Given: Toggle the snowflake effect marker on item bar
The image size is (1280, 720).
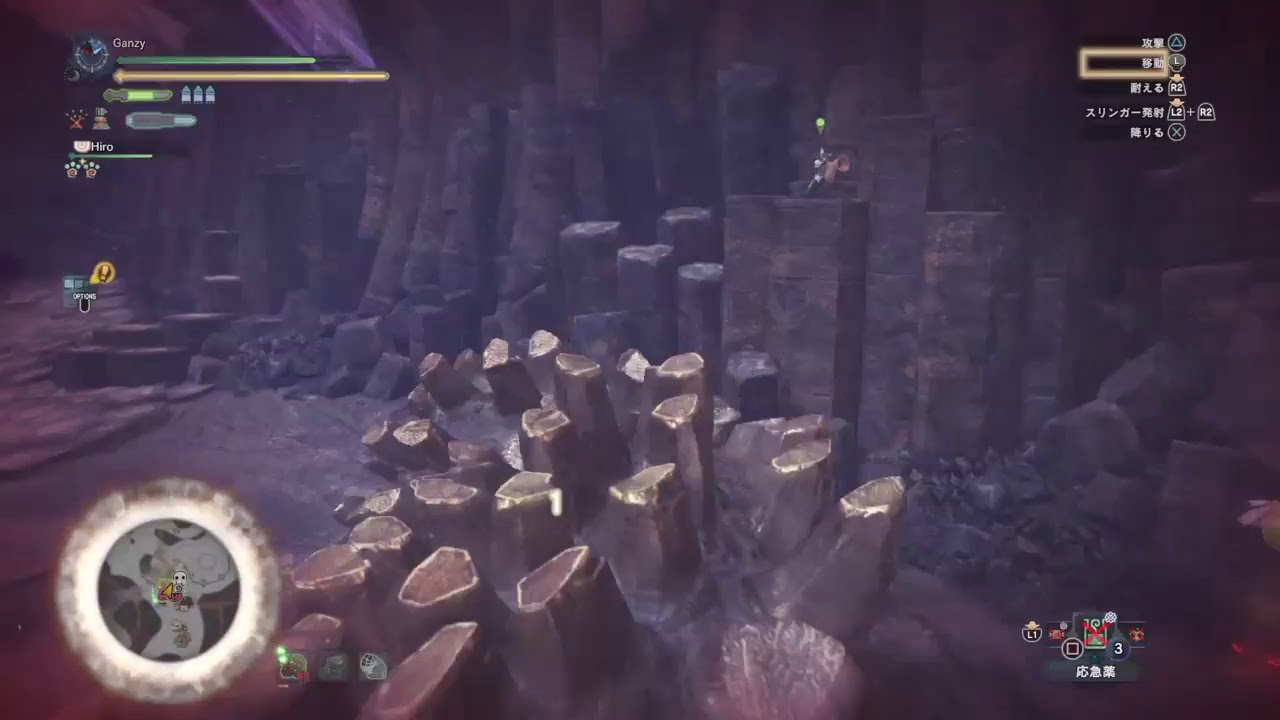Looking at the screenshot, I should point(1111,617).
